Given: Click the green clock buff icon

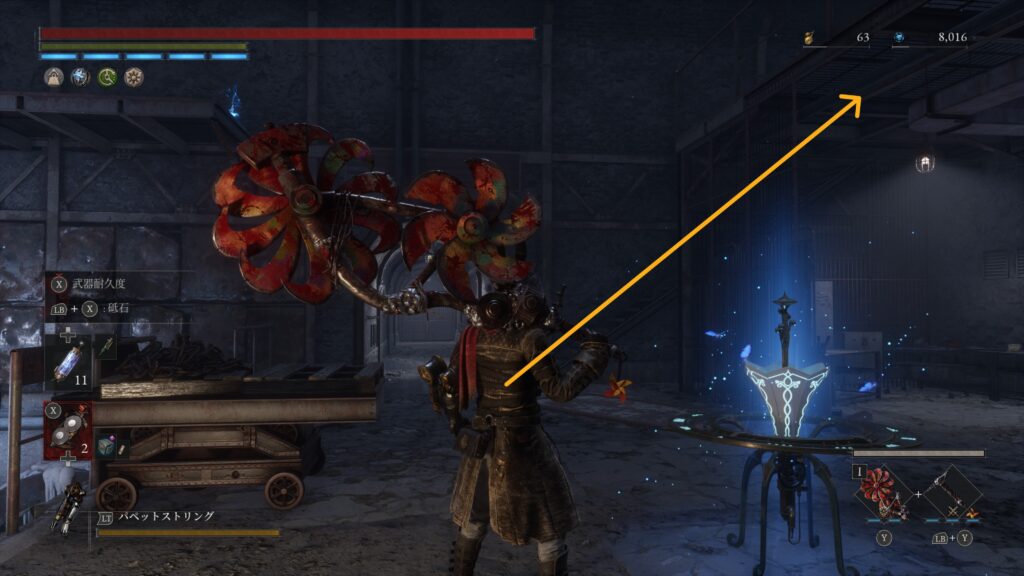Looking at the screenshot, I should point(106,77).
